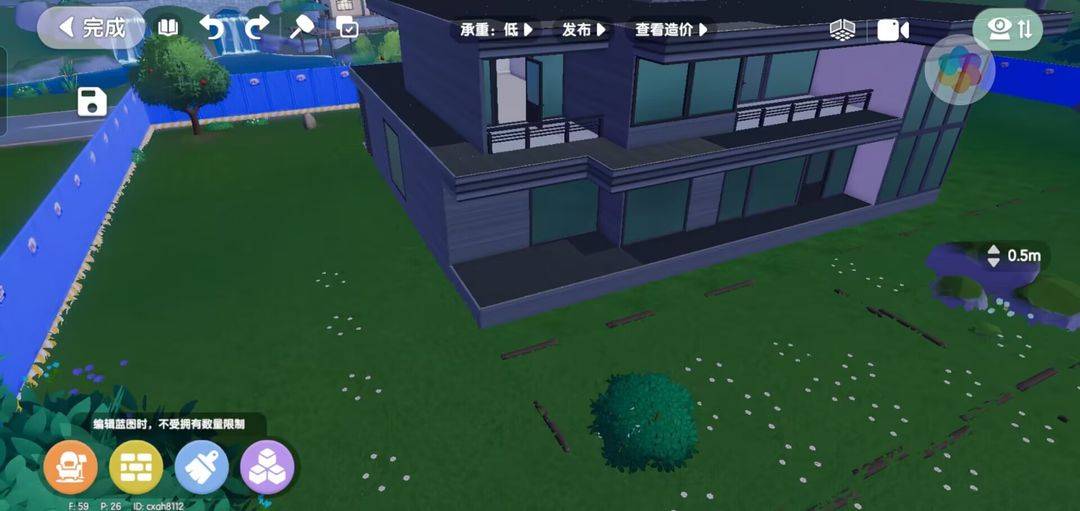
Task: Click the video camera icon
Action: click(892, 30)
